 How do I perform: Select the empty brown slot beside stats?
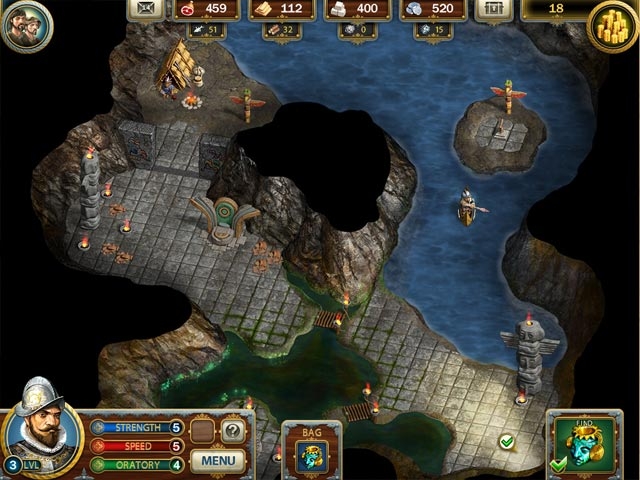pyautogui.click(x=204, y=431)
